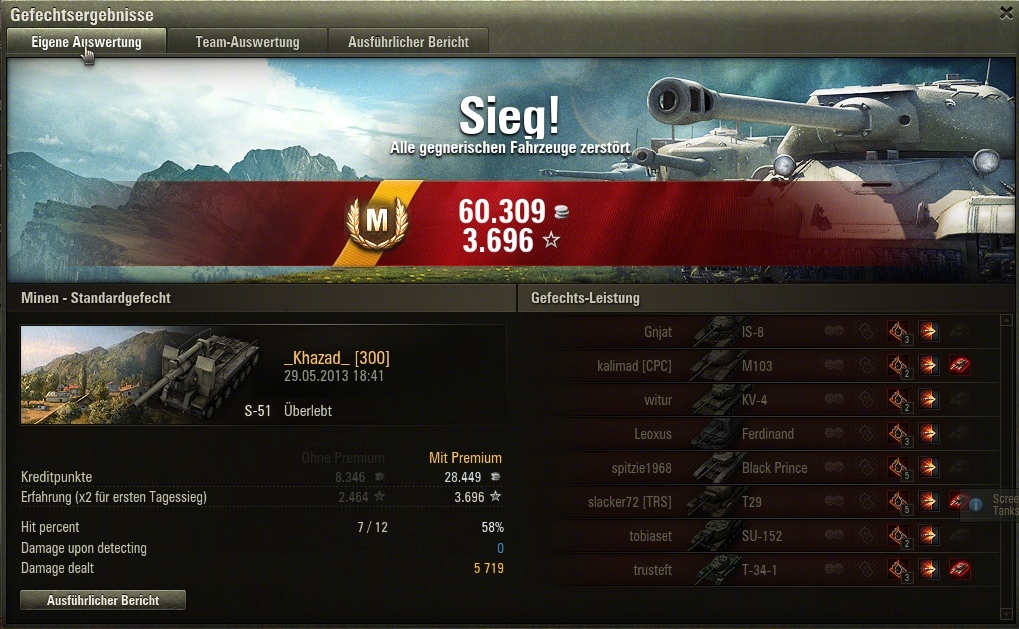Show the Ausführlicher Bericht tab
Image resolution: width=1019 pixels, height=629 pixels.
pos(408,42)
